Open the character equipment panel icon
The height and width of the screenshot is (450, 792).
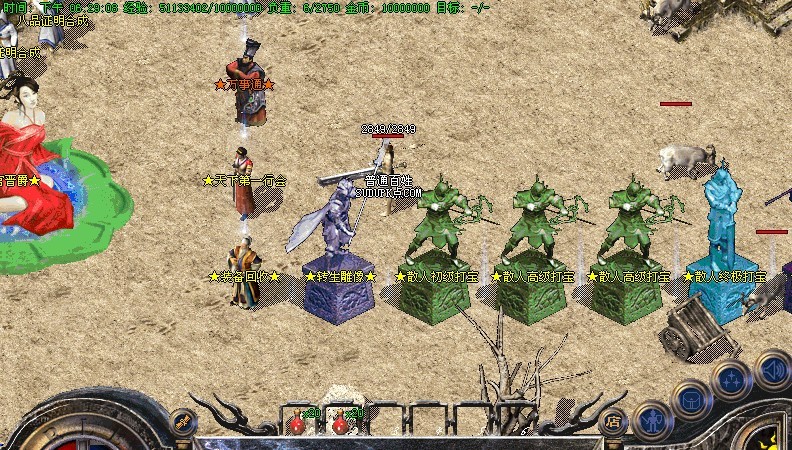coord(653,420)
